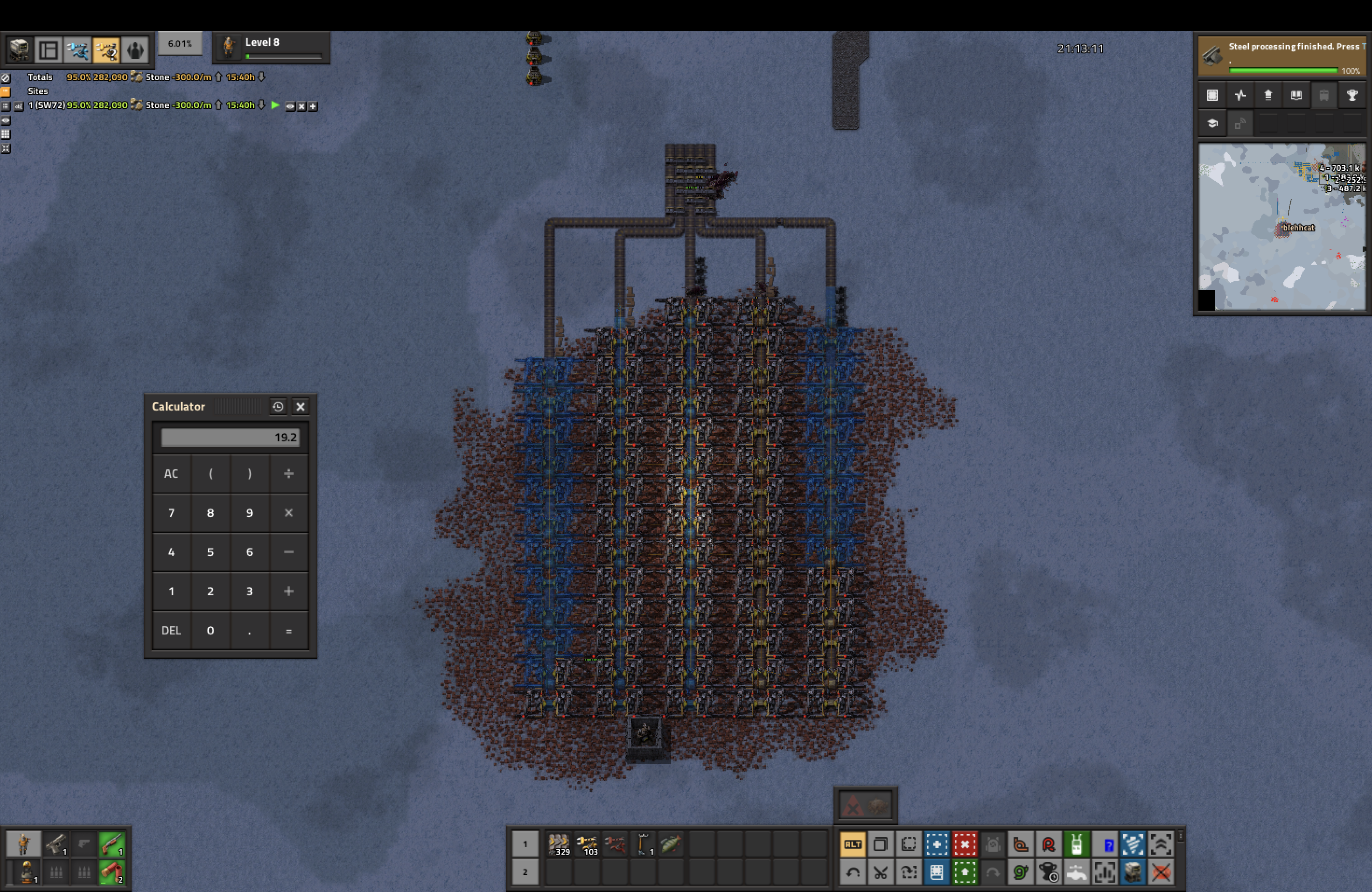This screenshot has height=892, width=1372.
Task: Open the upgrade planner shortcut
Action: (x=966, y=873)
